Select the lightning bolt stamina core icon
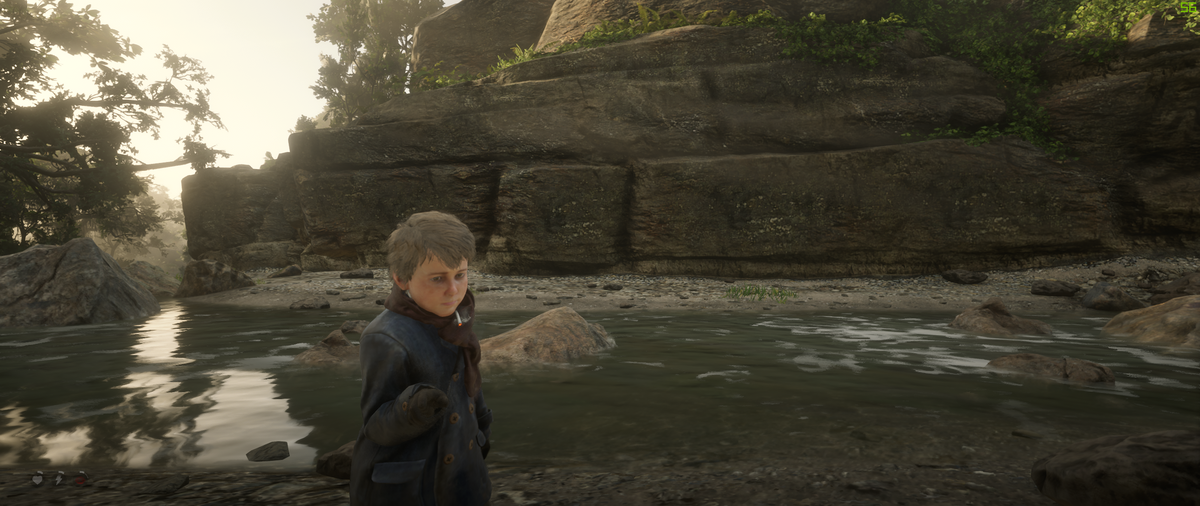The height and width of the screenshot is (506, 1200). click(x=58, y=479)
